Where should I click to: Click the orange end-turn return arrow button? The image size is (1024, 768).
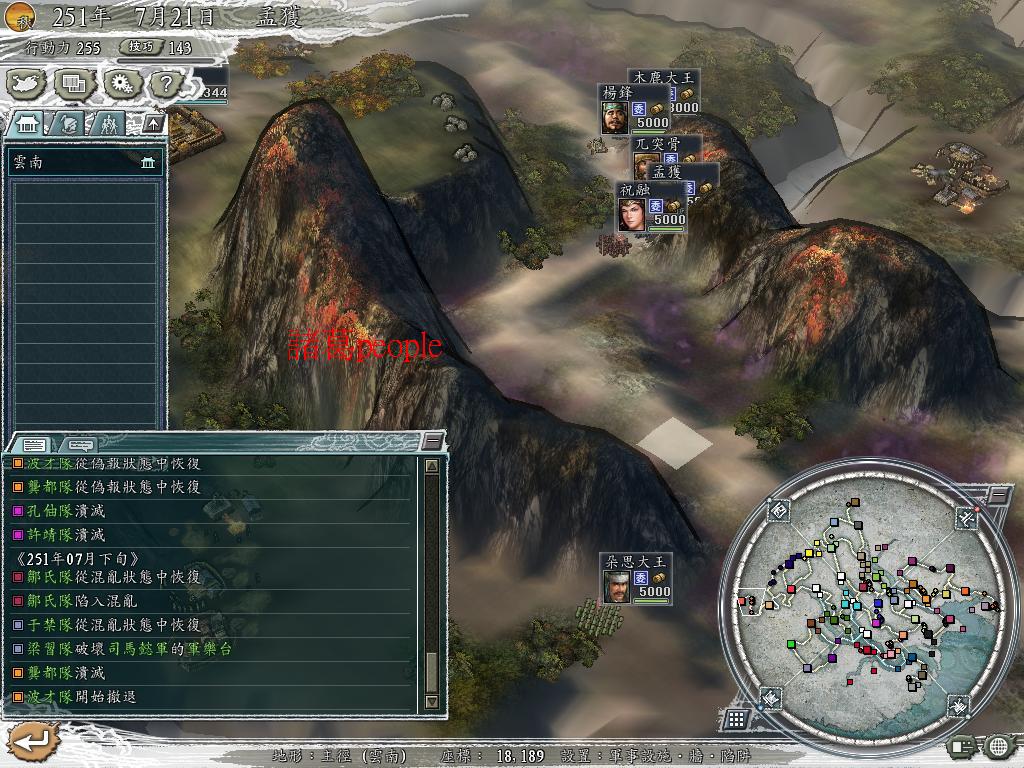coord(32,741)
